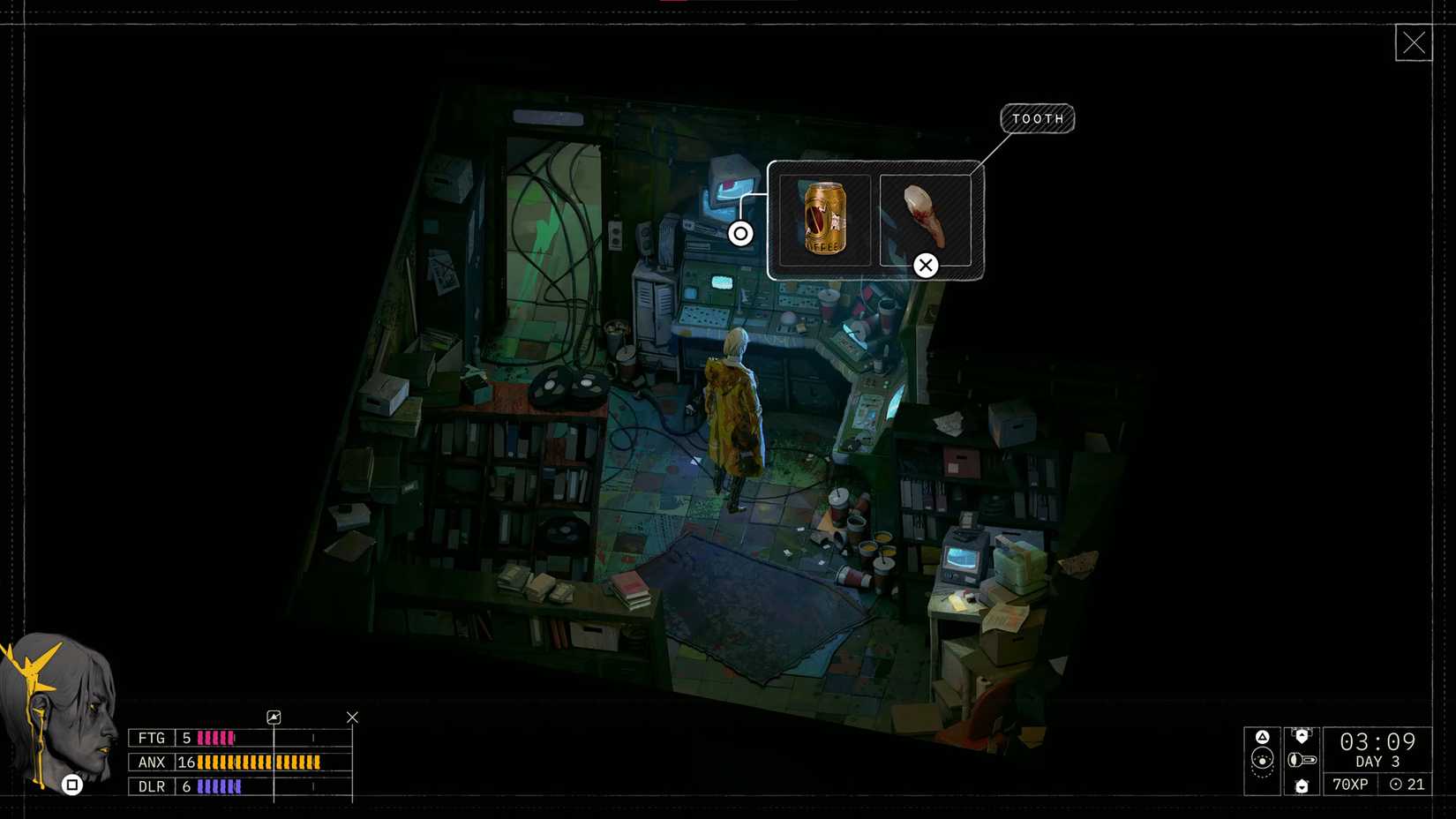
Task: Click the 70XP experience counter
Action: coord(1348,785)
